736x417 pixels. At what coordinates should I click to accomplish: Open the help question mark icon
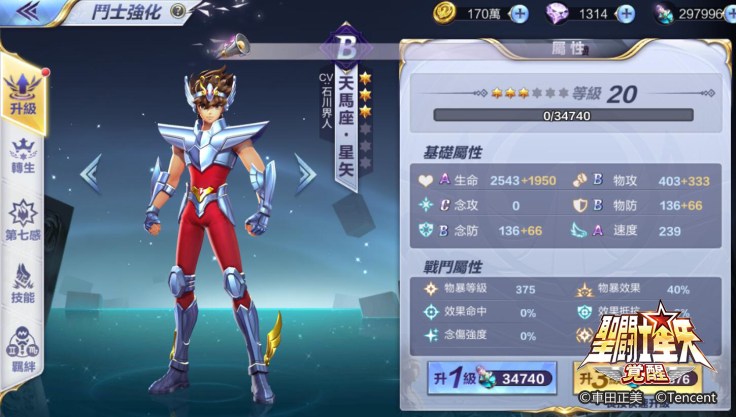click(178, 12)
